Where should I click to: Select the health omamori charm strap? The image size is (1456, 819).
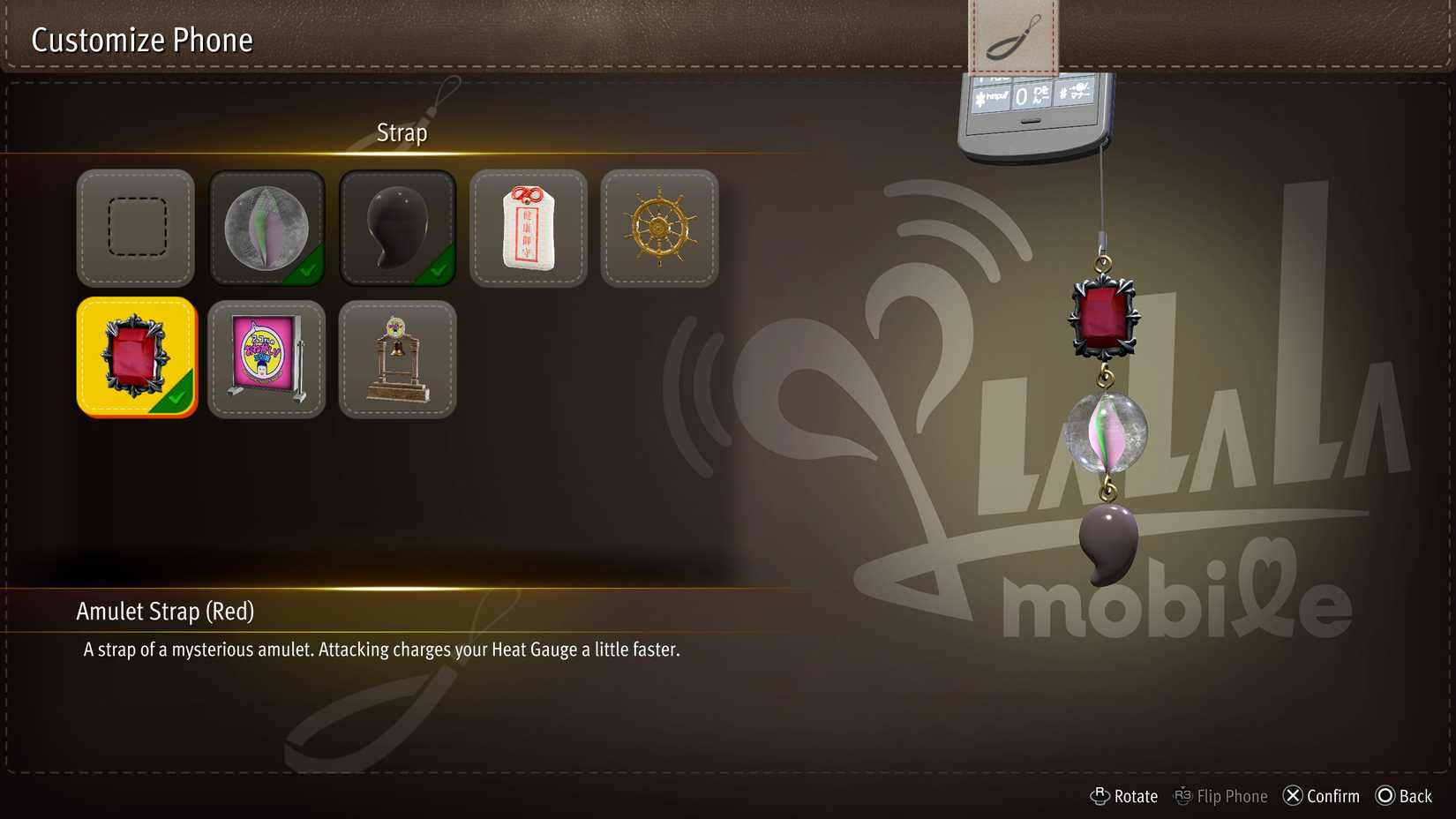coord(528,228)
